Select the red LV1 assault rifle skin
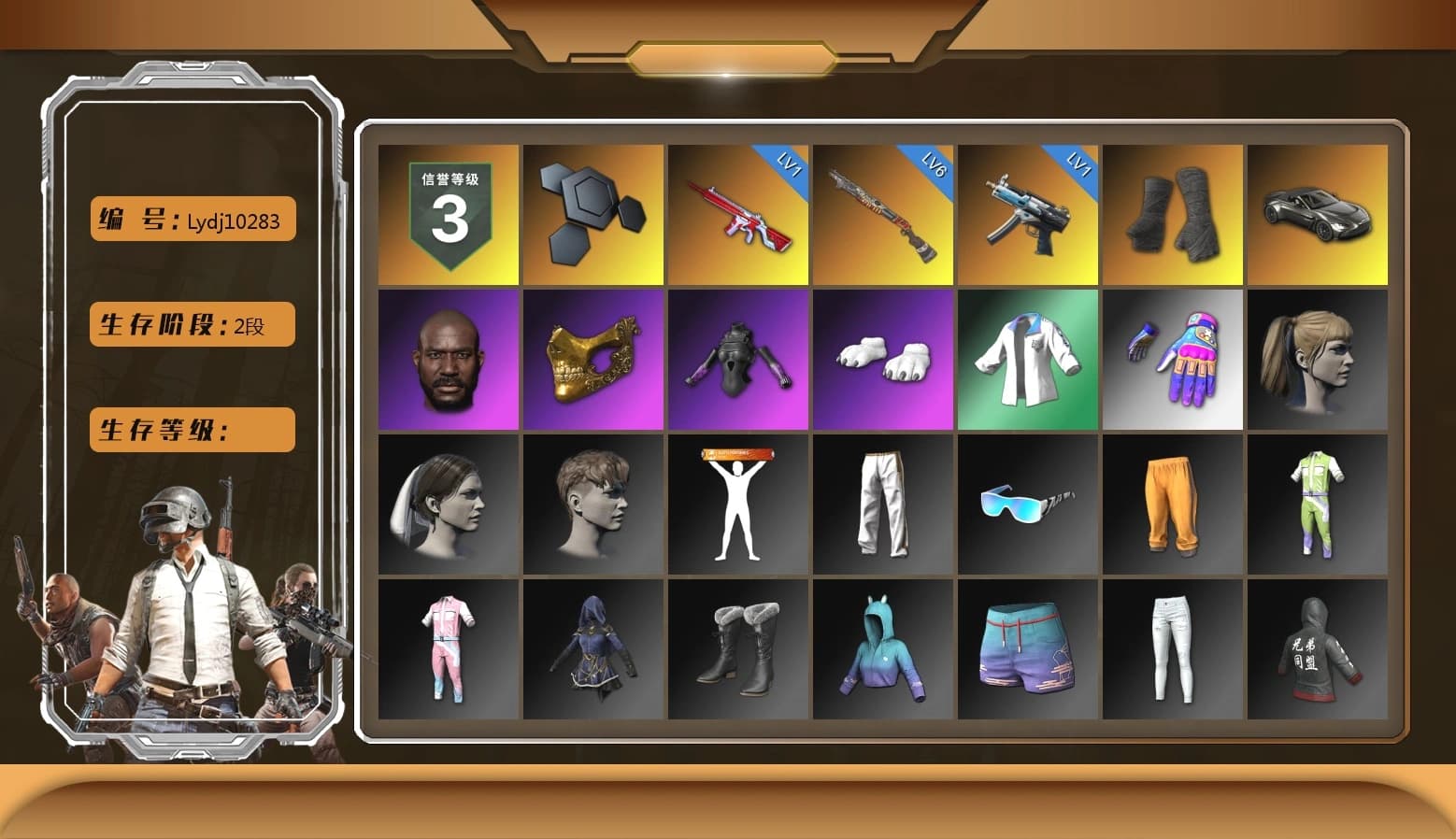The image size is (1456, 839). [736, 213]
